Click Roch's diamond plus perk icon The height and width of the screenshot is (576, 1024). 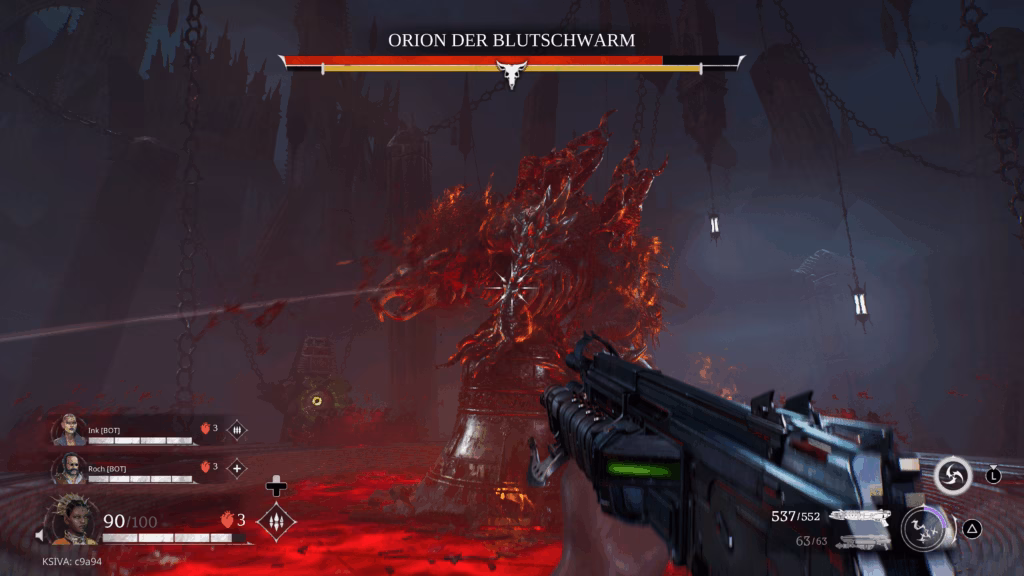point(237,468)
